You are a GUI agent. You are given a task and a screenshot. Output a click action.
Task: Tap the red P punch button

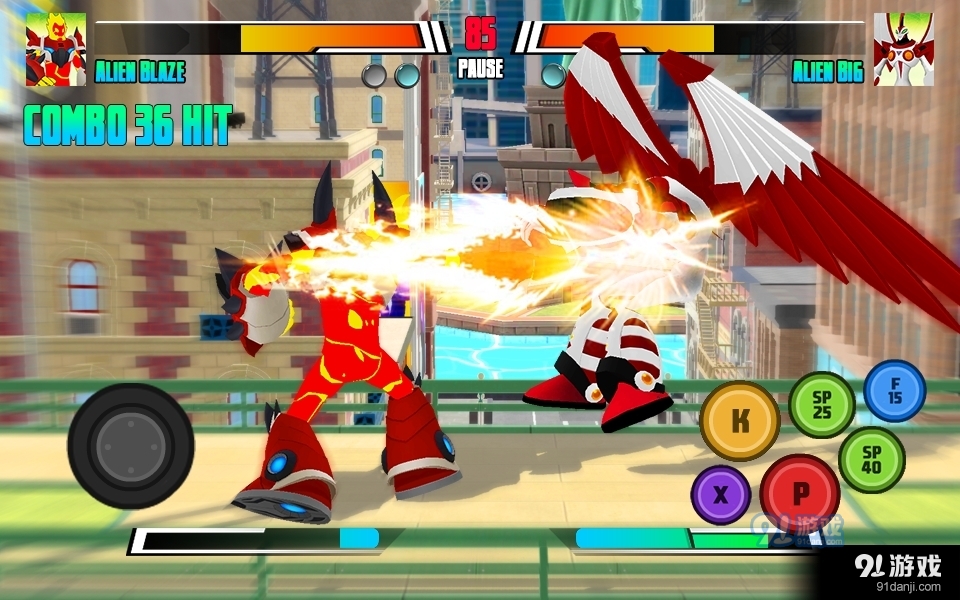[800, 492]
